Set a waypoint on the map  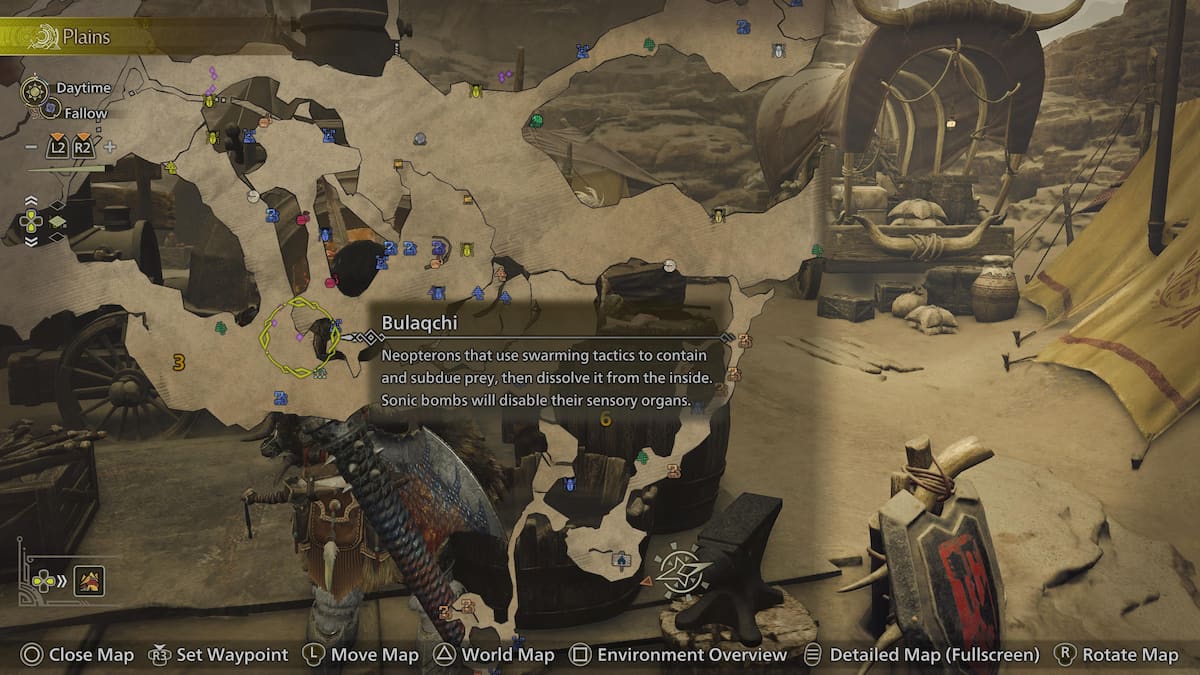pyautogui.click(x=218, y=655)
